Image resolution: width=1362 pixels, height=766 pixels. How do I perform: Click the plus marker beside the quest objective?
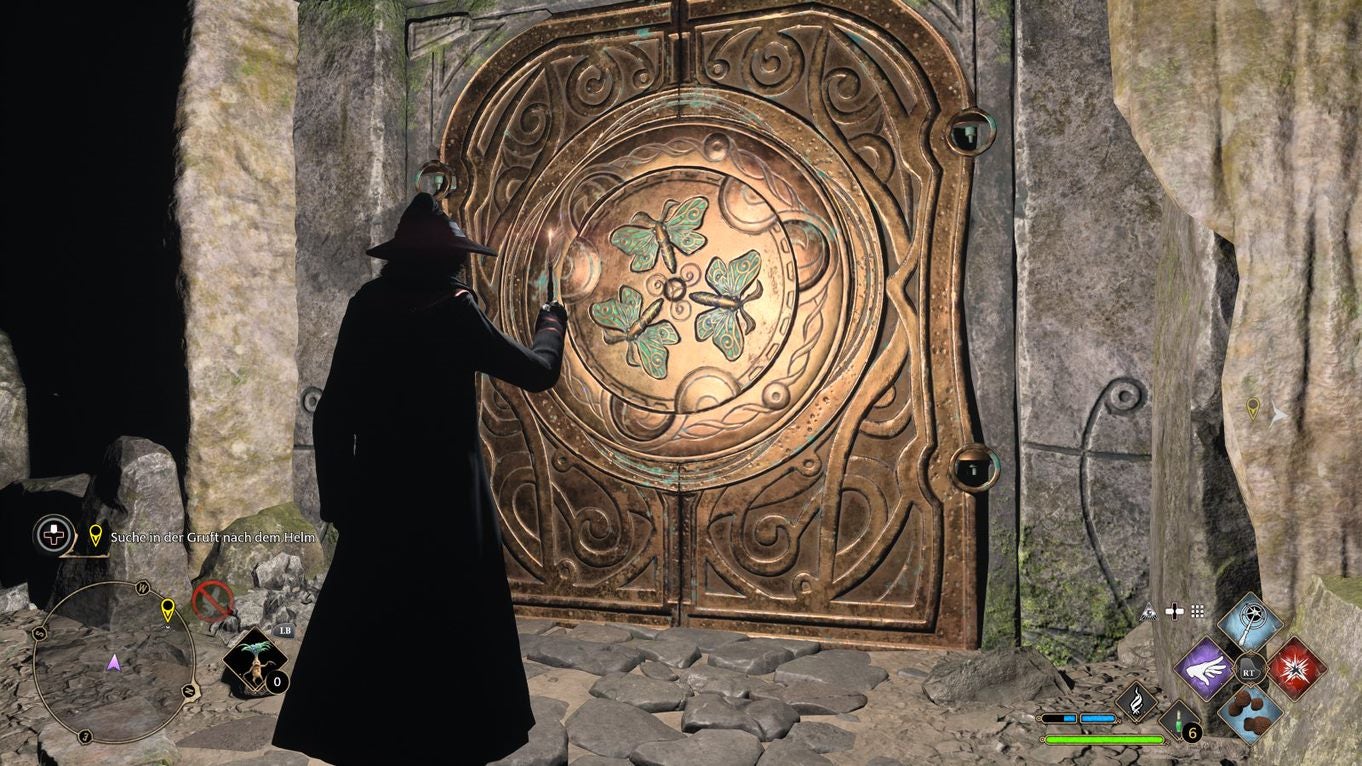coord(52,535)
